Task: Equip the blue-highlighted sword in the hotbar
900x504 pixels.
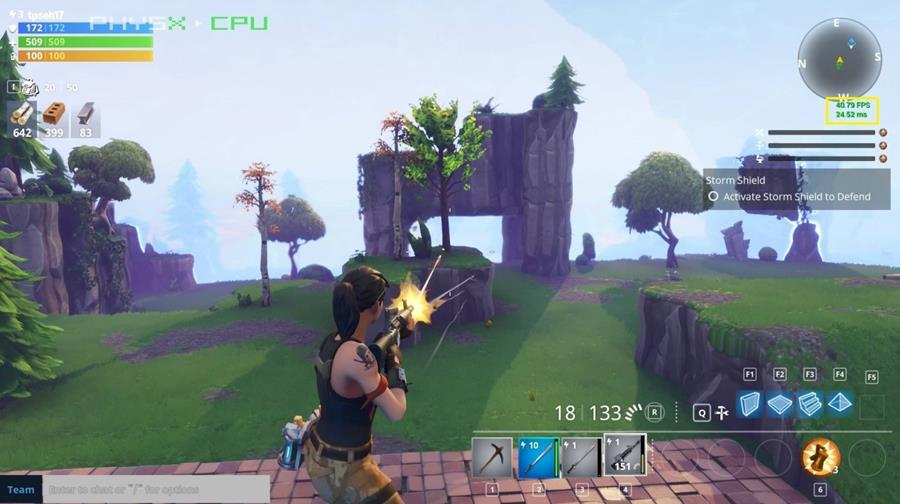Action: point(538,457)
